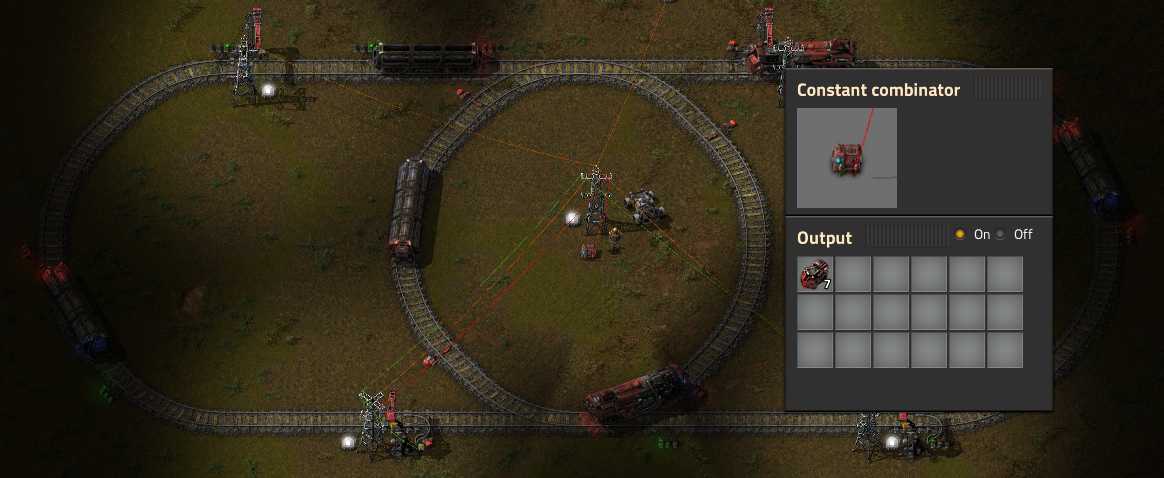
Task: Select the locomotive signal slot showing 7
Action: [815, 274]
